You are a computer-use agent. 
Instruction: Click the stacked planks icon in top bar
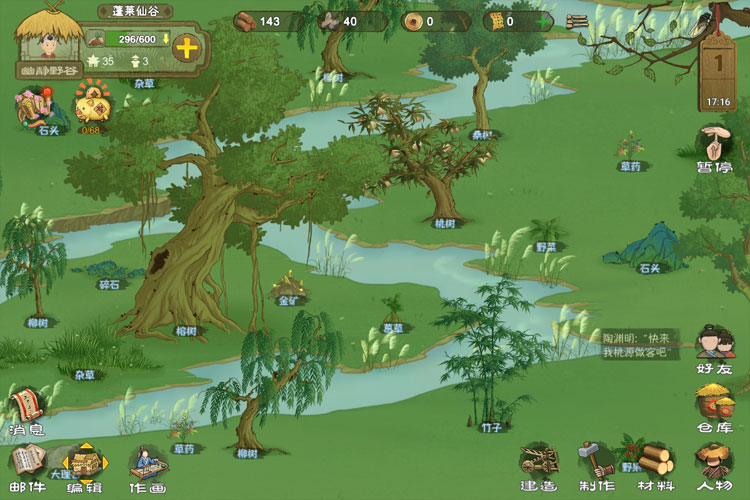[577, 21]
